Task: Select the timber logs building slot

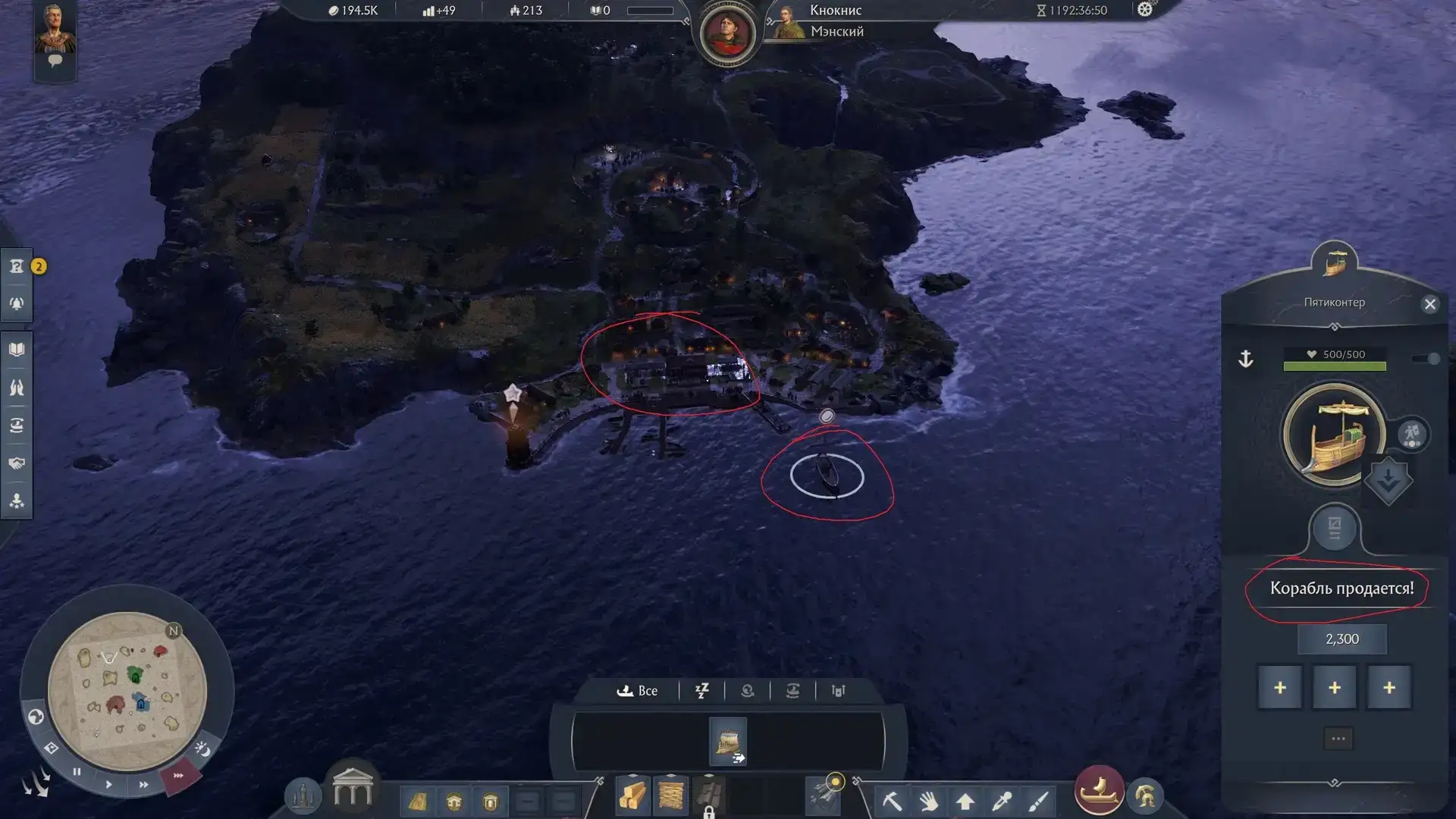Action: coord(632,798)
